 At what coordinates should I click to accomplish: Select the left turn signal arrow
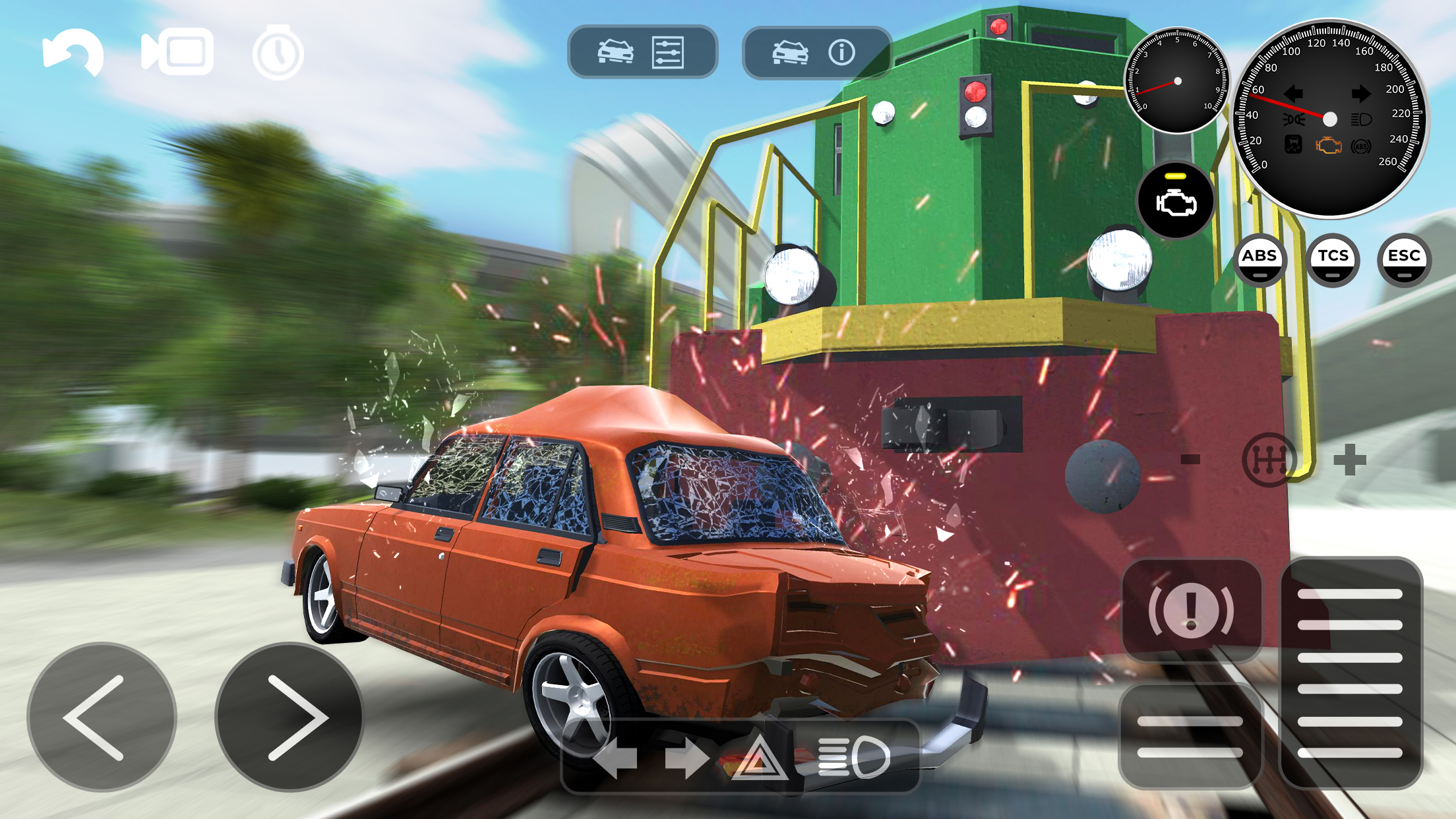click(x=617, y=756)
